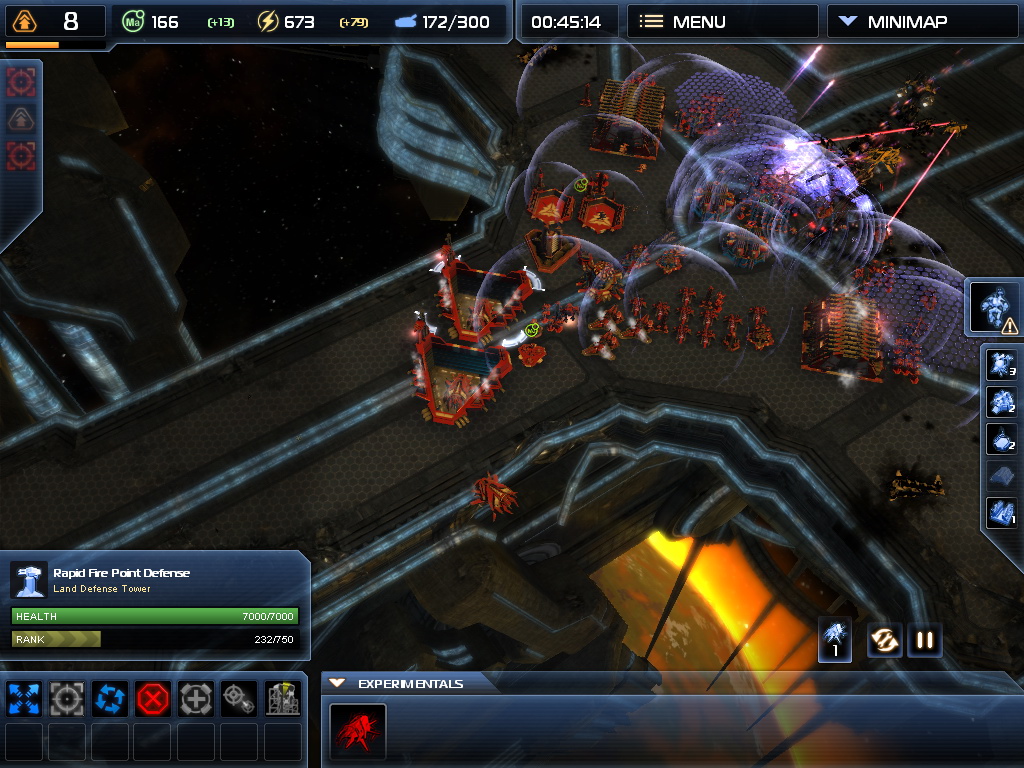This screenshot has height=768, width=1024.
Task: Activate the double-crosshair targeting command
Action: pos(239,698)
